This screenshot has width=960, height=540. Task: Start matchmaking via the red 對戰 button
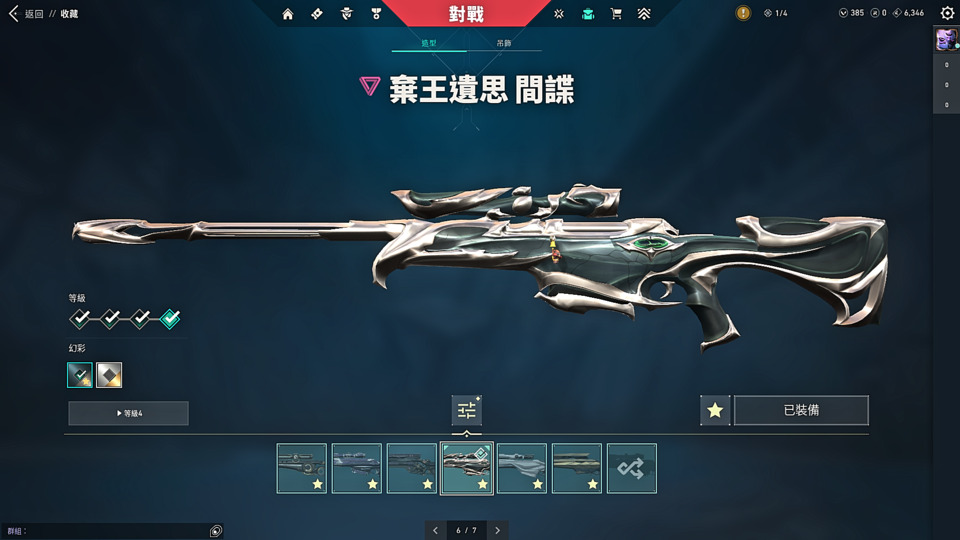pyautogui.click(x=466, y=14)
